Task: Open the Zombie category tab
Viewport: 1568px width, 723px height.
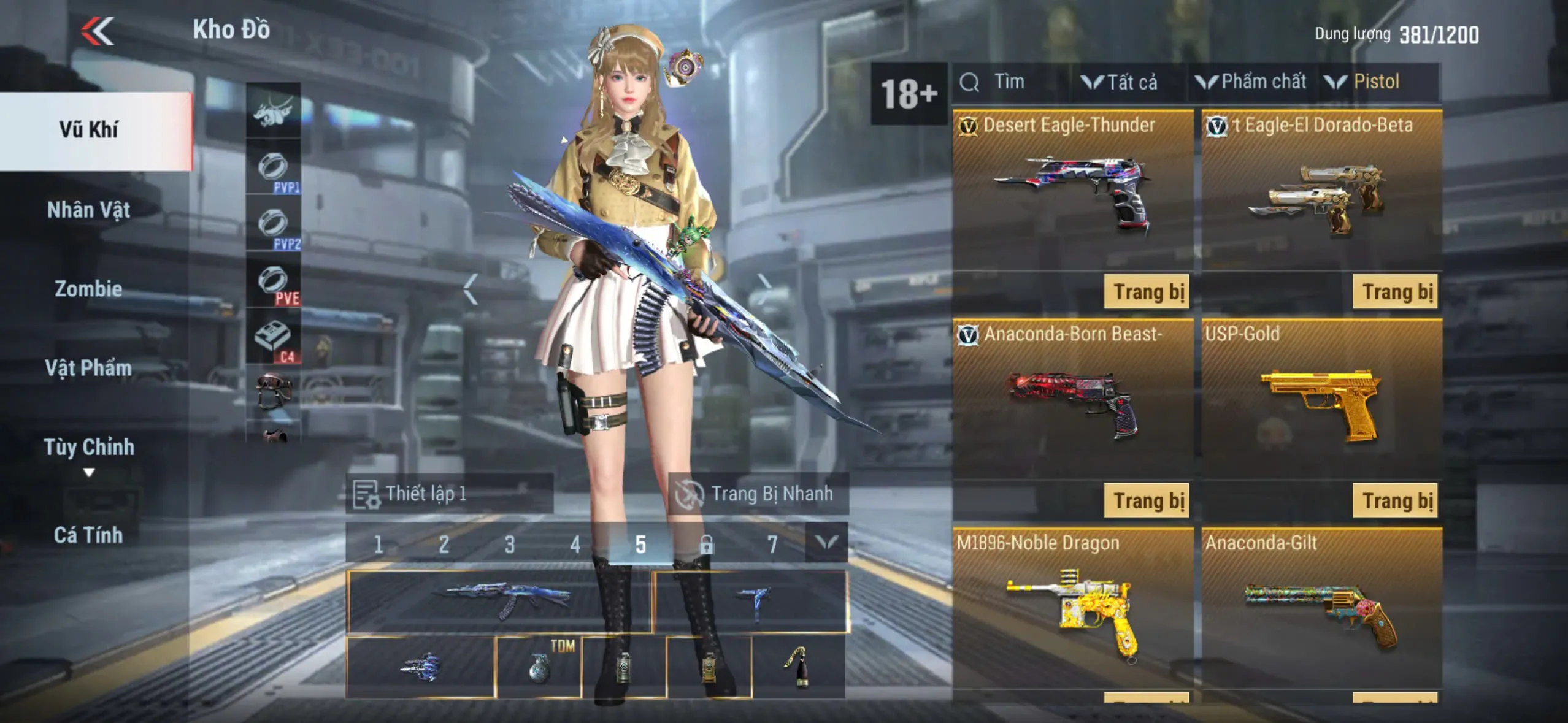Action: tap(89, 289)
